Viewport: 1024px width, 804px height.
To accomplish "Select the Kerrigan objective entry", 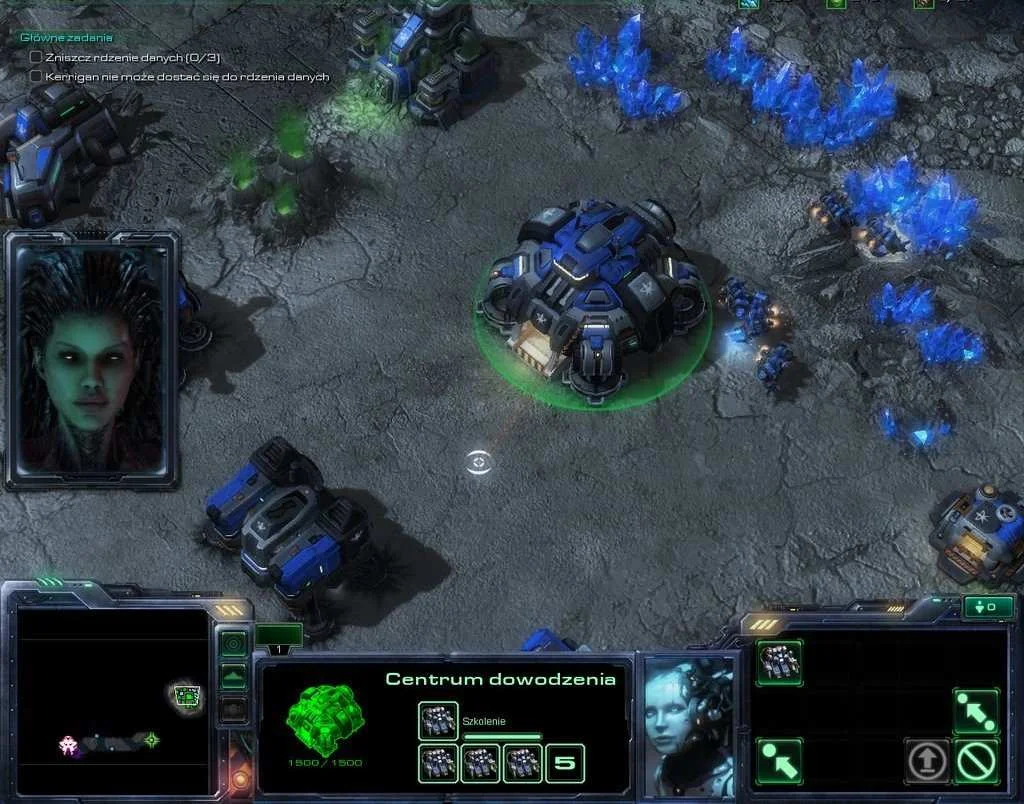I will point(187,76).
